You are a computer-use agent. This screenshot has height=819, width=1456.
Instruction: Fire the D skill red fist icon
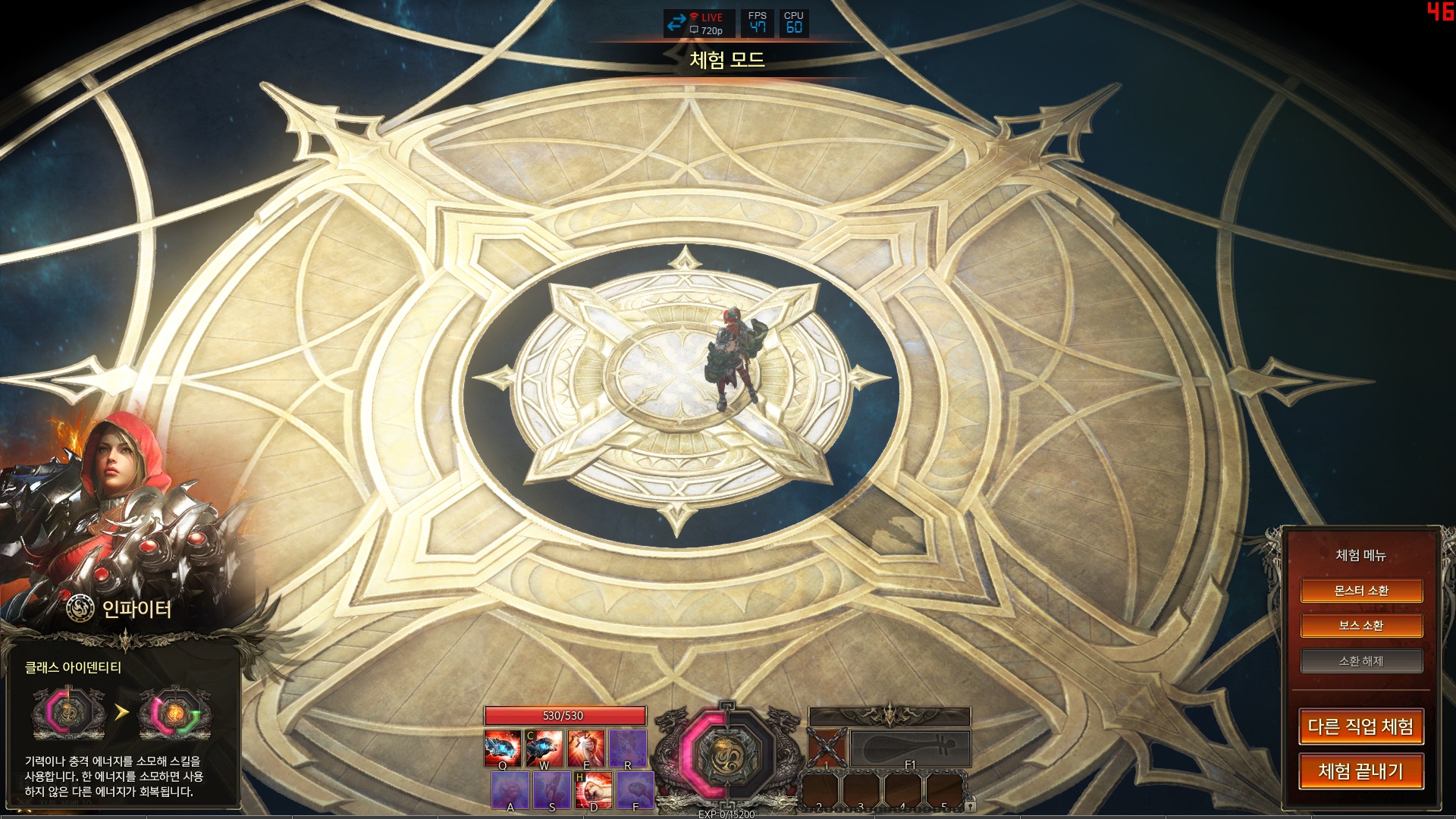(x=594, y=790)
